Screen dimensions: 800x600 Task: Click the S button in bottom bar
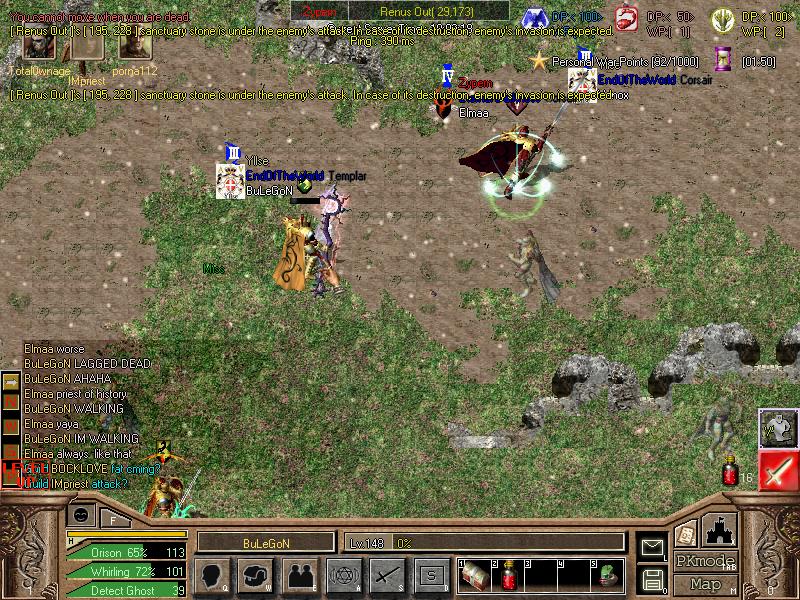tap(429, 575)
